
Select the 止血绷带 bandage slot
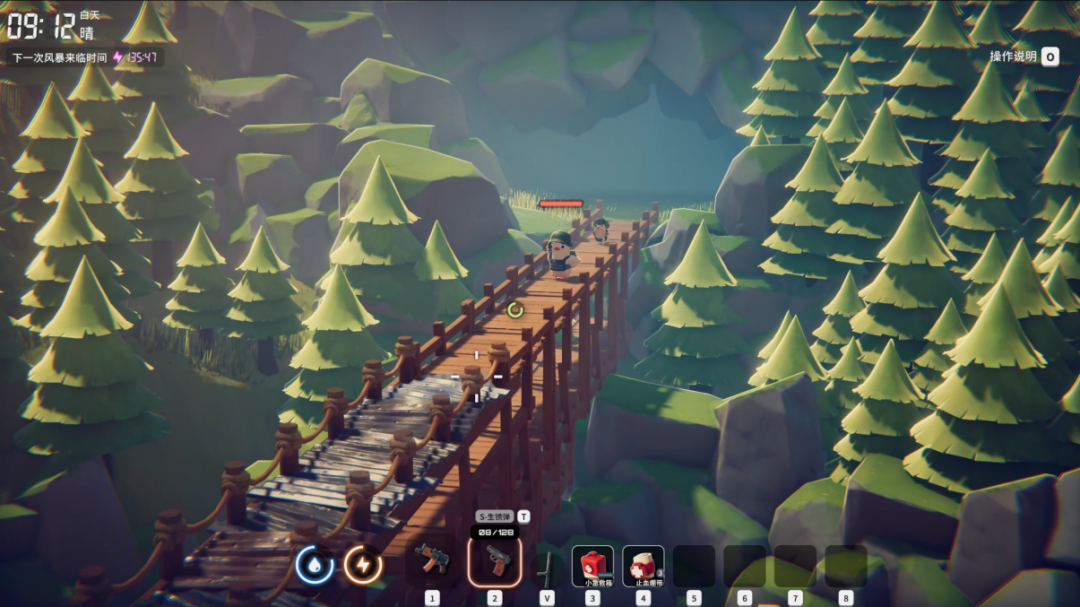tap(643, 565)
